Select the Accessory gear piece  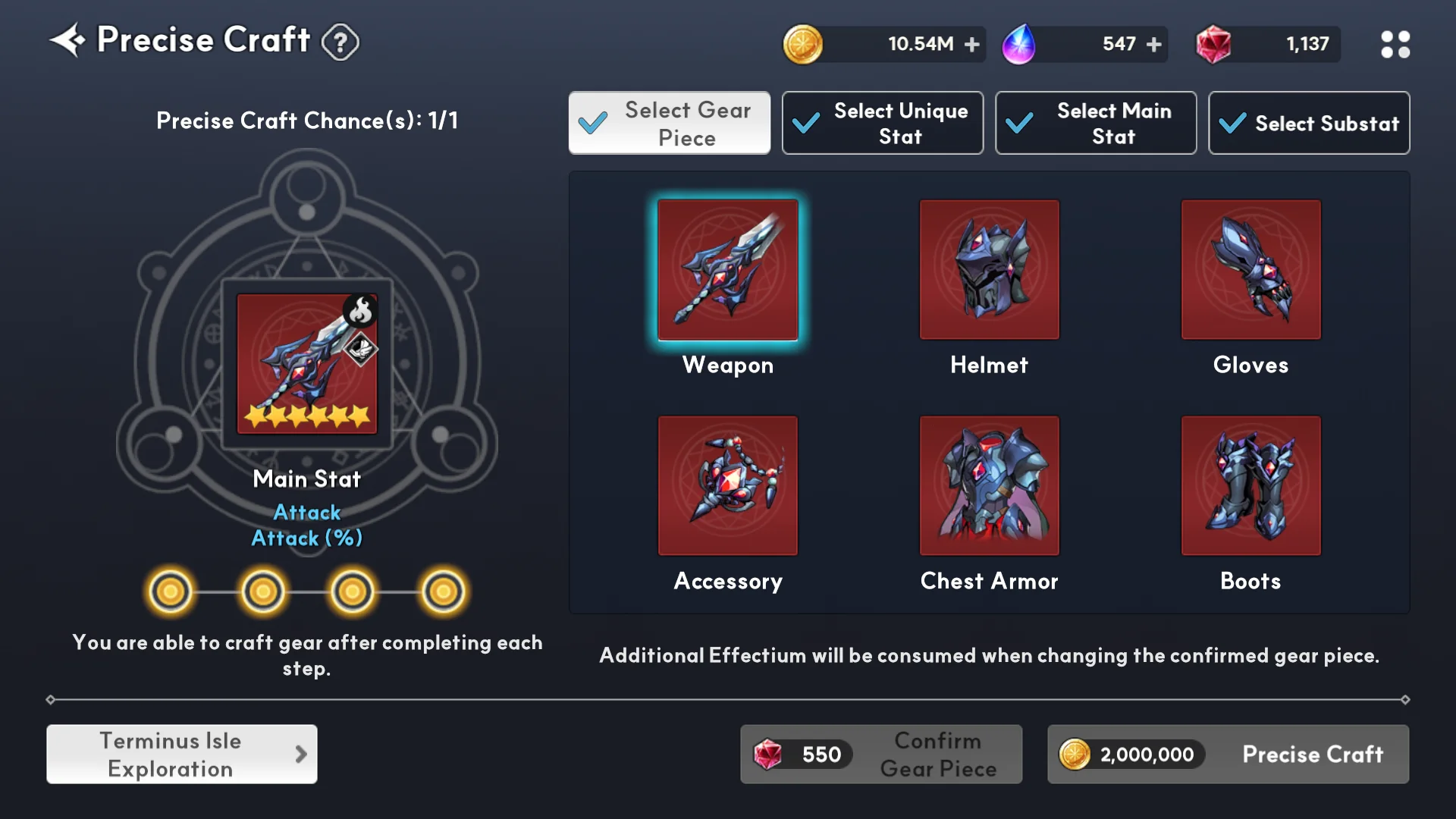coord(728,486)
